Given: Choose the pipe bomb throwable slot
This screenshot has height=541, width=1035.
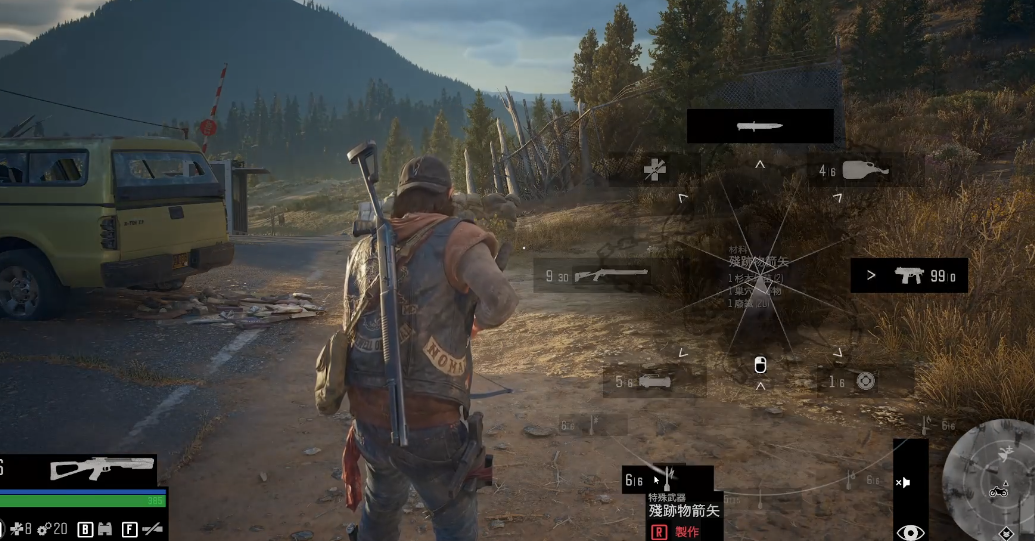Looking at the screenshot, I should tap(654, 381).
